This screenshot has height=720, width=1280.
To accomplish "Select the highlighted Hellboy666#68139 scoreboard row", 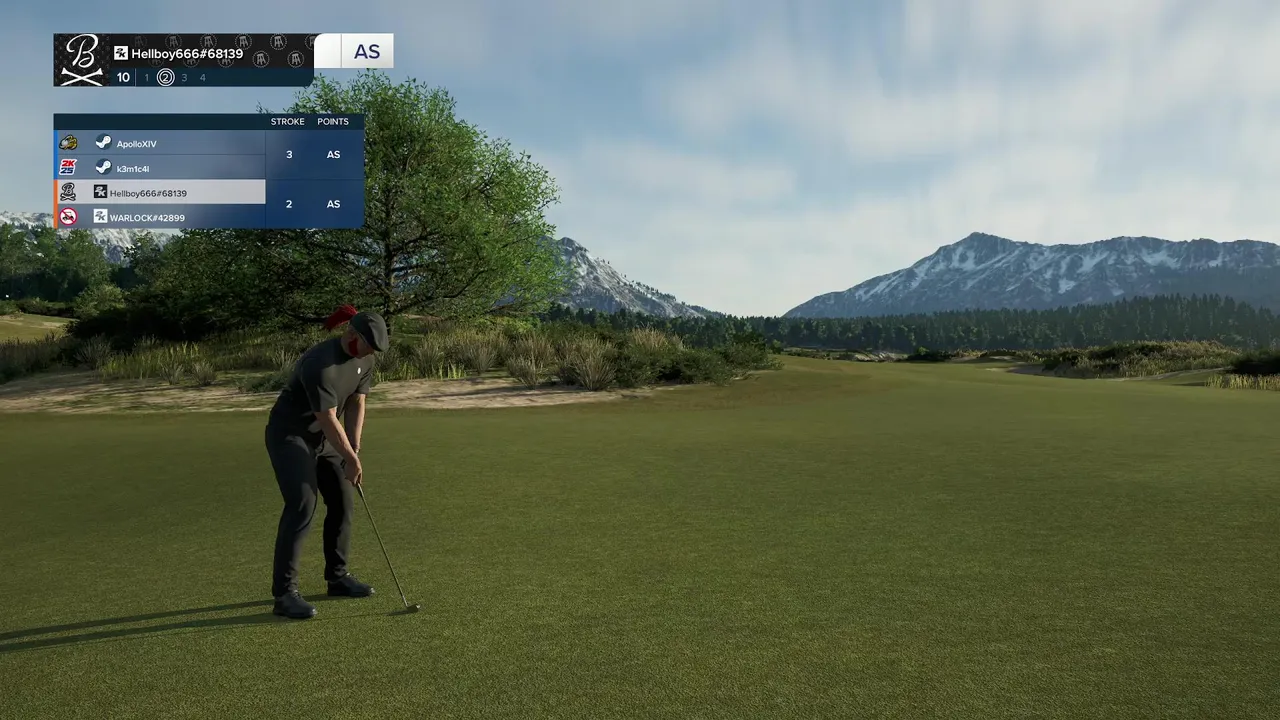I will 160,192.
